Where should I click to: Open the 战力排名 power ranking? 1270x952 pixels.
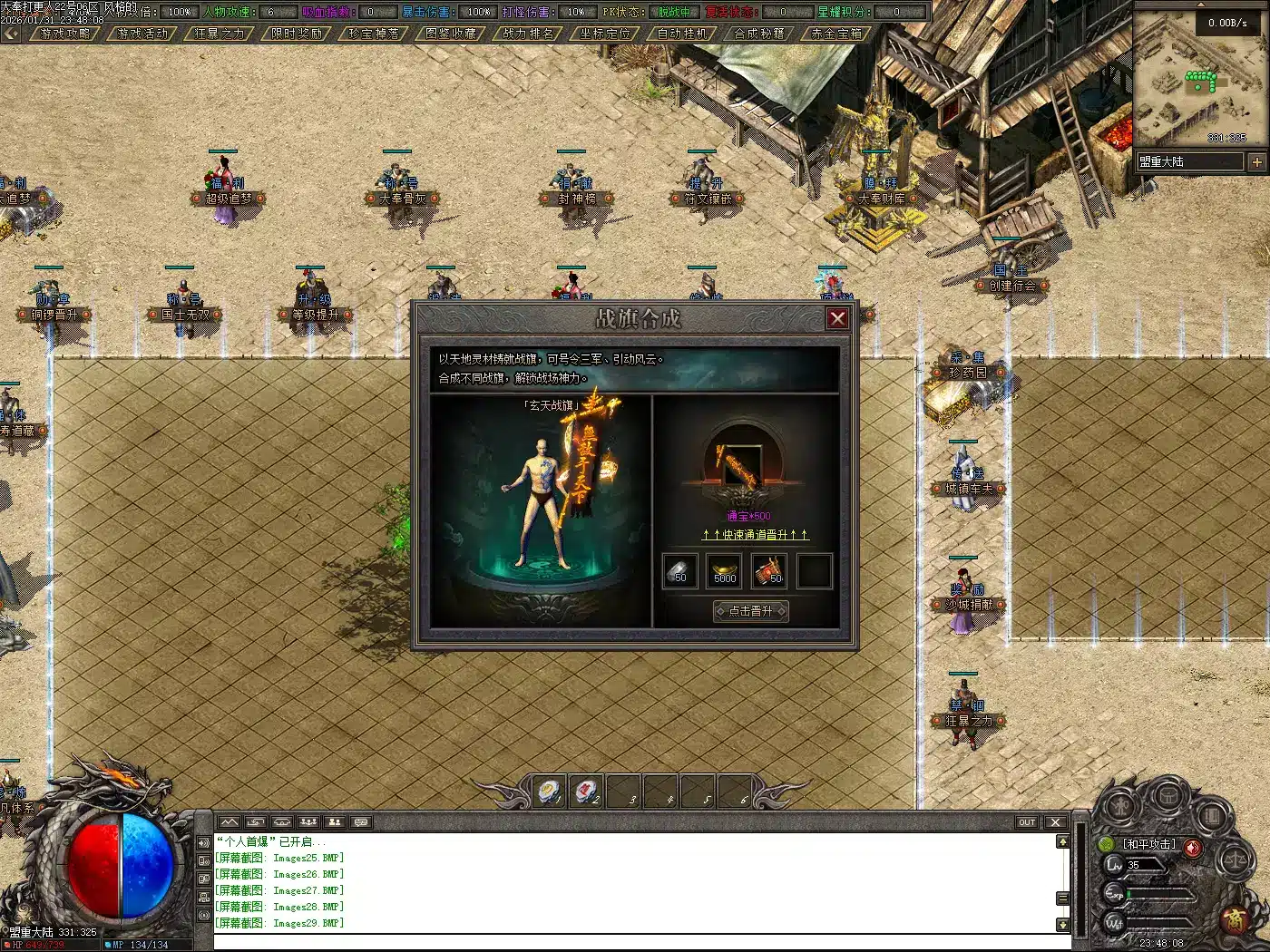click(x=528, y=34)
